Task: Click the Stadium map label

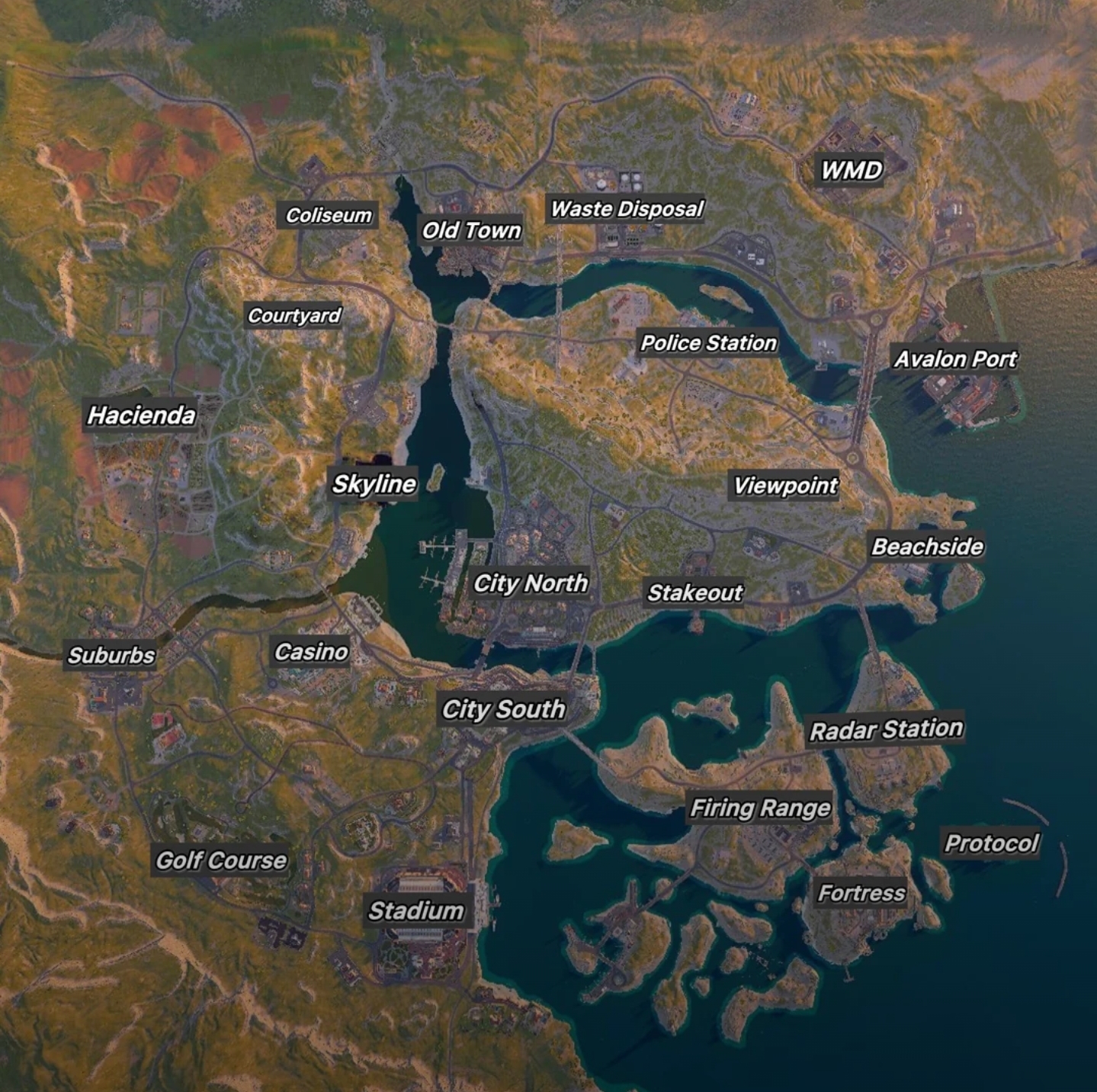Action: pyautogui.click(x=416, y=911)
